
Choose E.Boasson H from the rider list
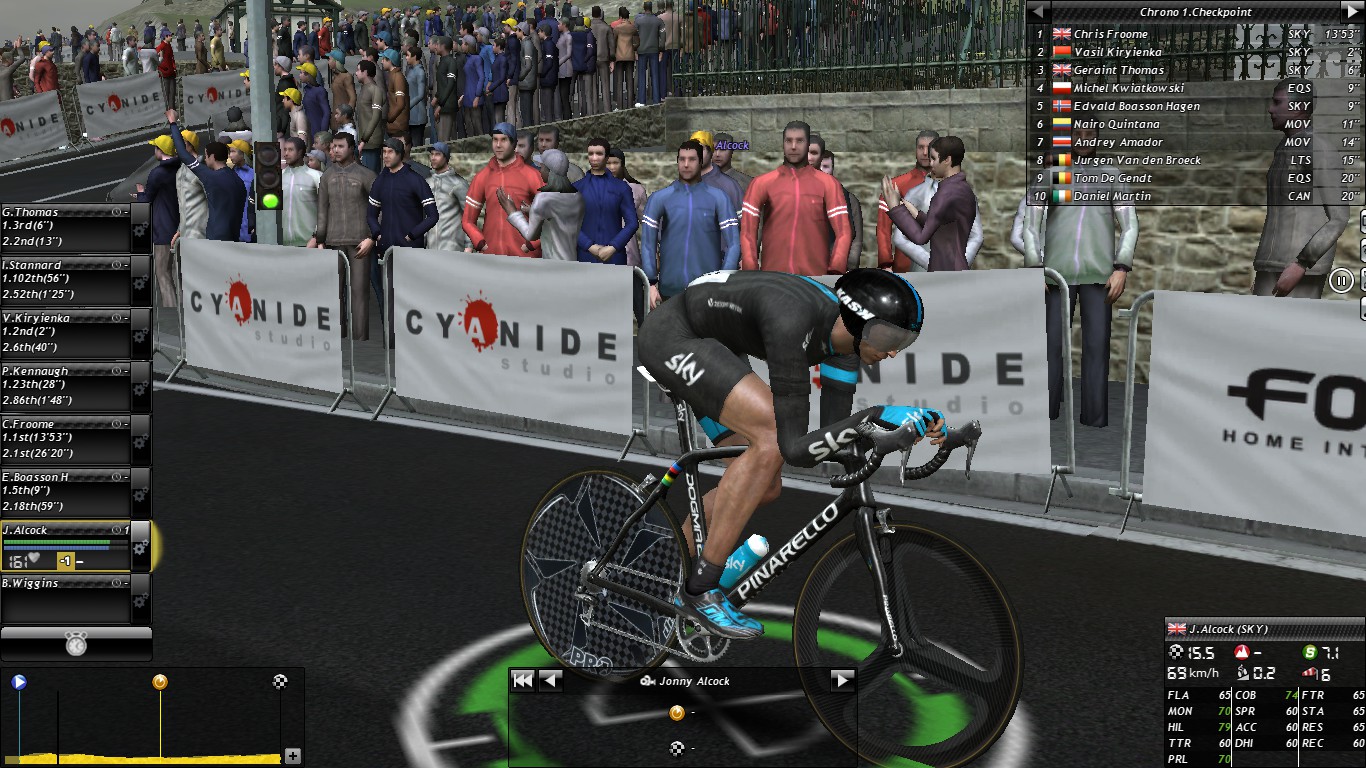65,492
